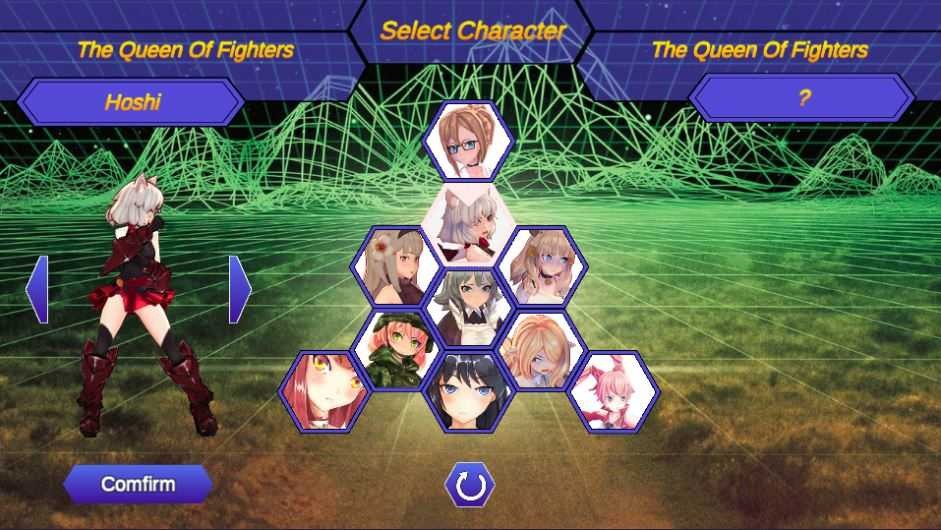
Task: Show next character with right arrow
Action: click(240, 289)
